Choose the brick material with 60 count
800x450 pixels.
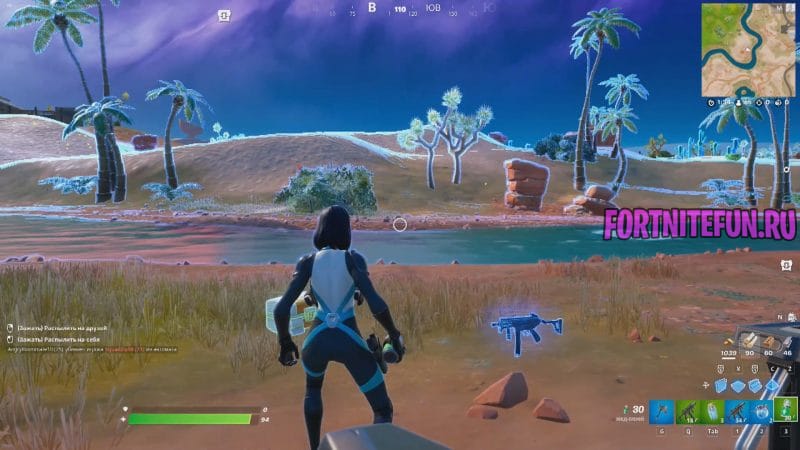coord(767,342)
